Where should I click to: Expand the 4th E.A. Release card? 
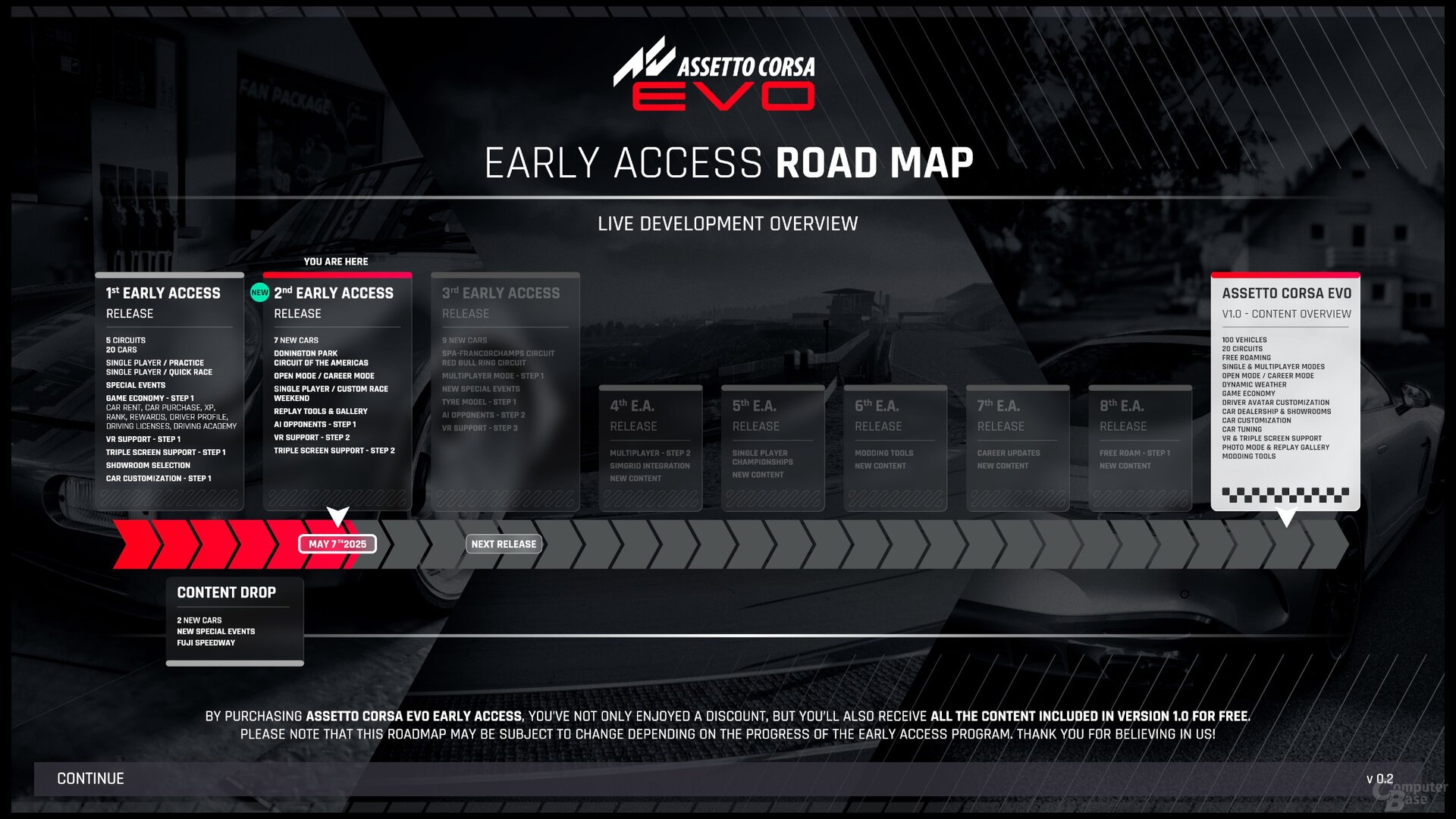pos(651,447)
